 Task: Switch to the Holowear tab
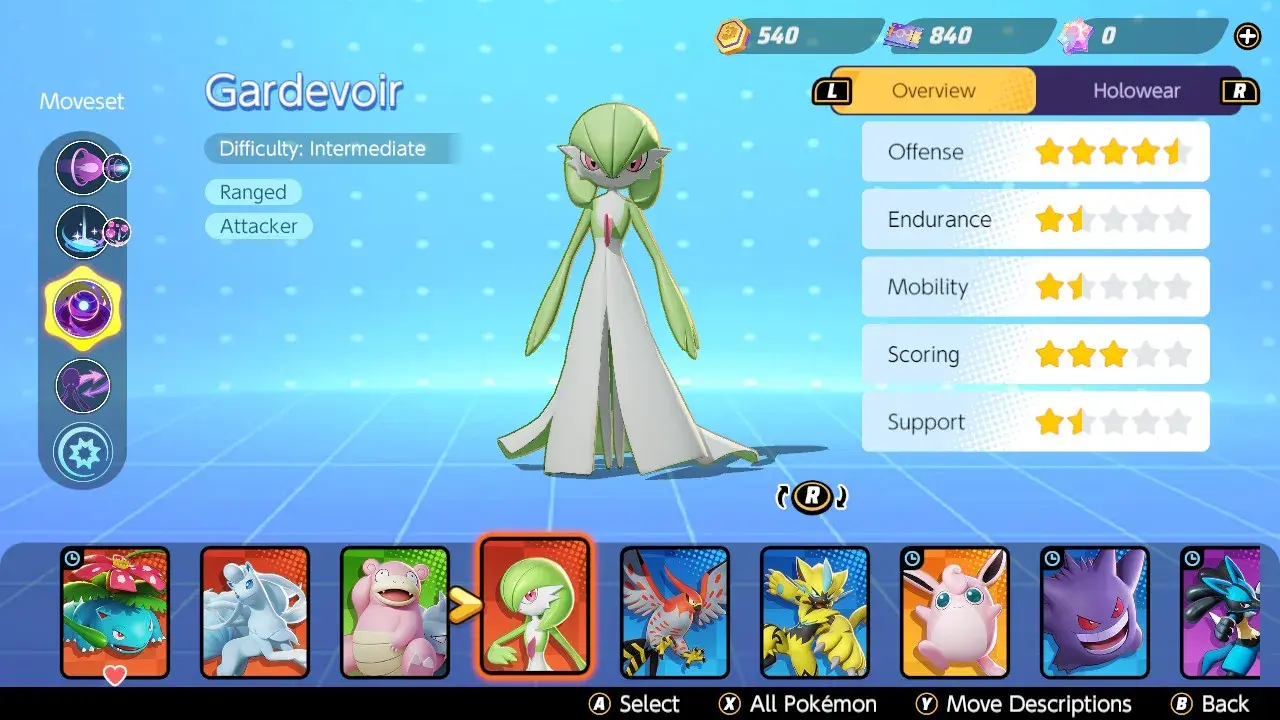click(1136, 91)
